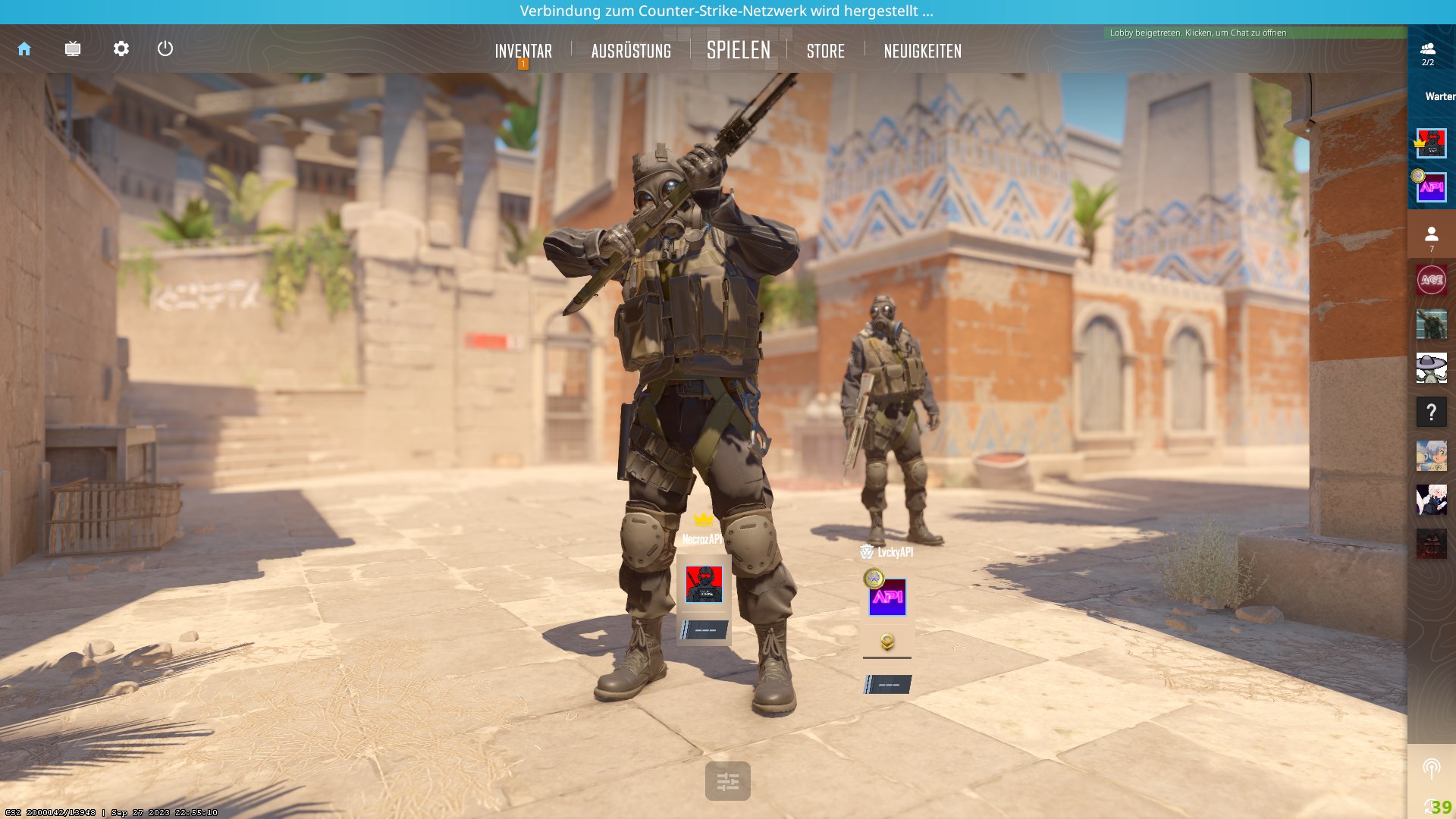Click the power quit button
Screen dimensions: 1456x819
[165, 49]
